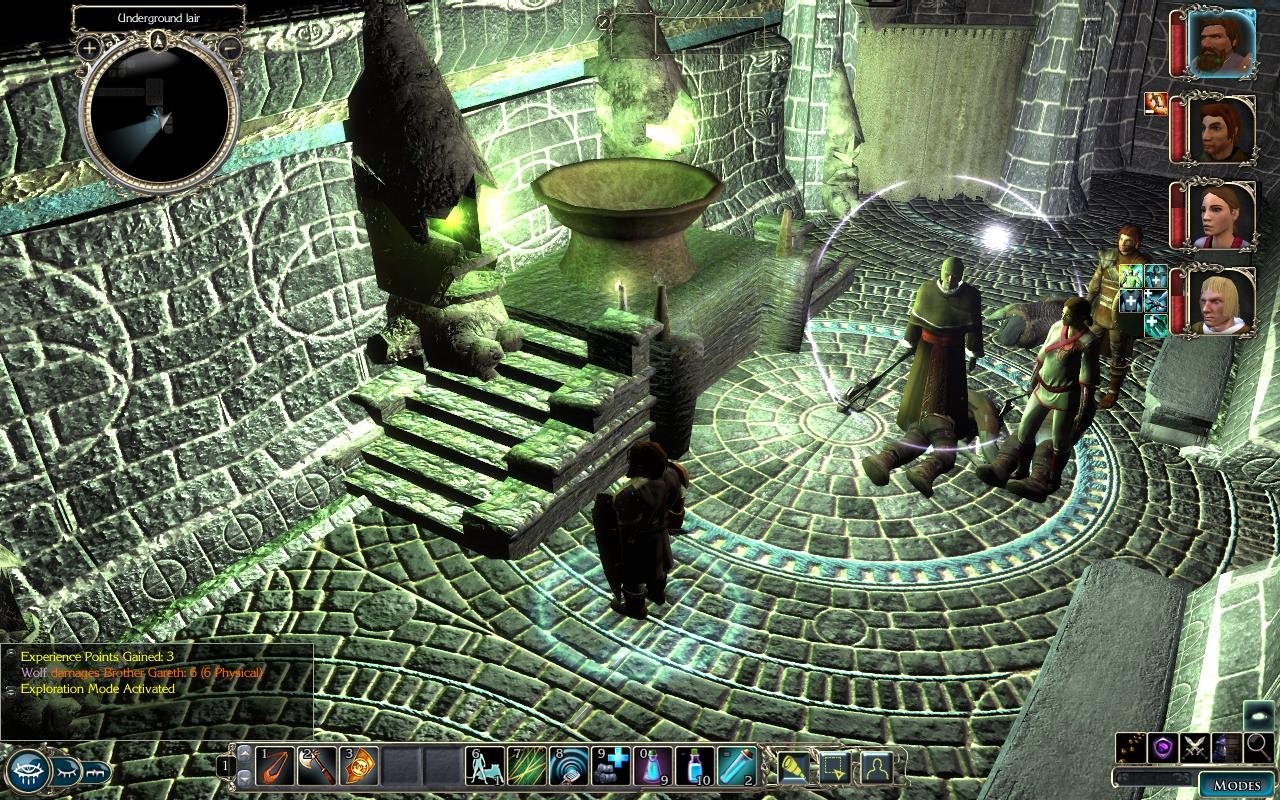The width and height of the screenshot is (1280, 800).
Task: Zoom out the minimap with minus button
Action: click(229, 47)
